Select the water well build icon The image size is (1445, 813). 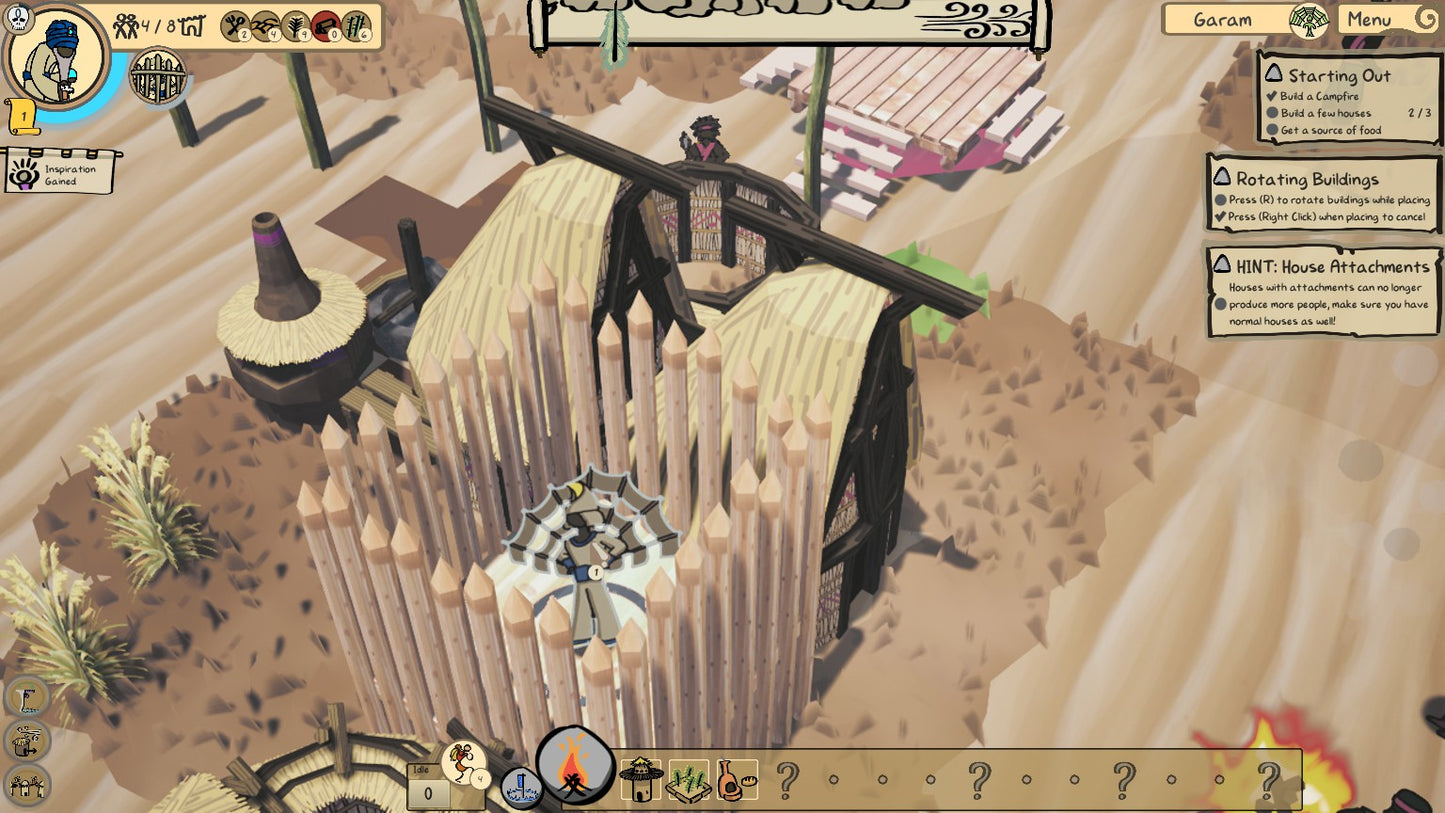click(x=521, y=787)
